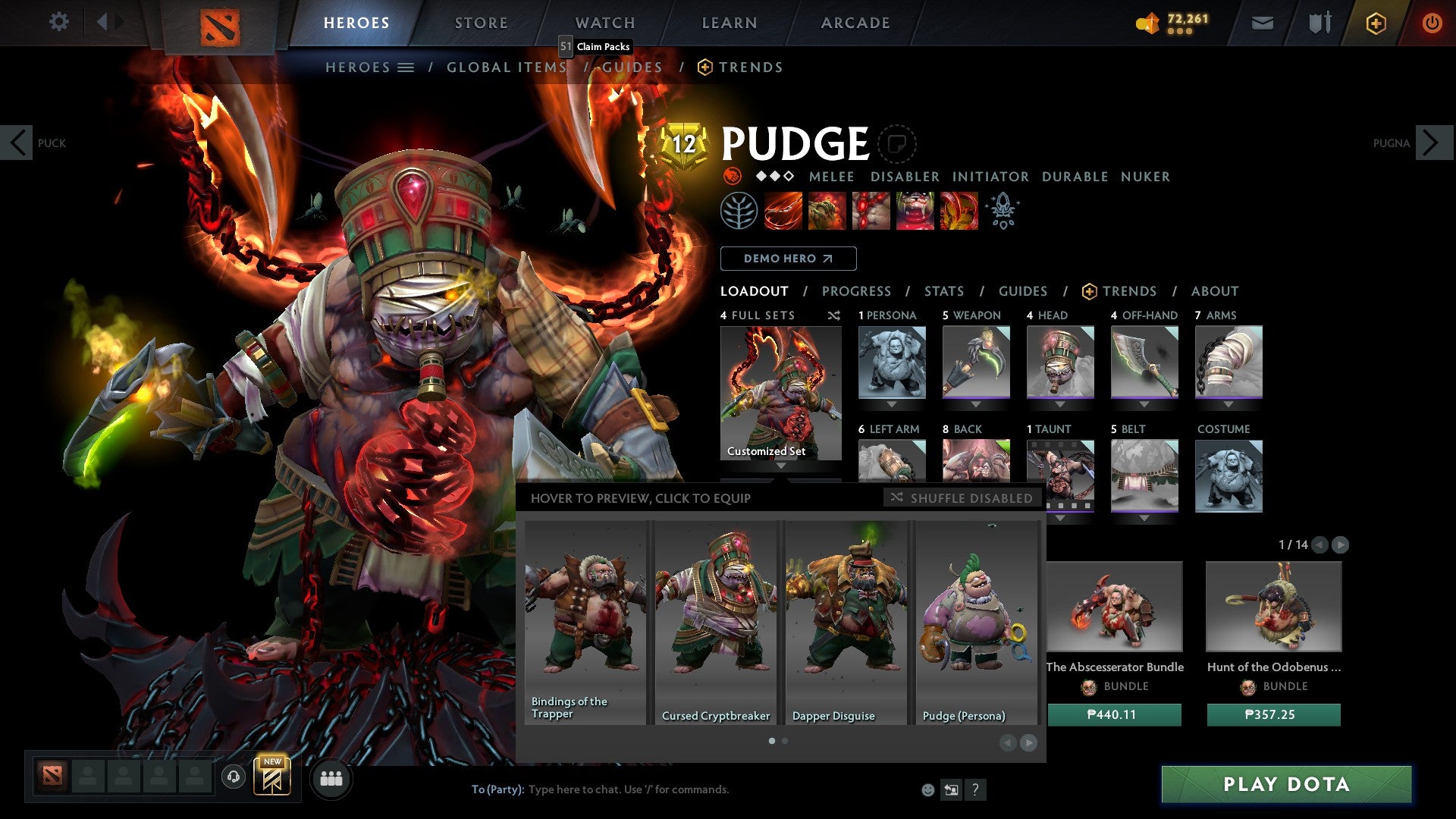This screenshot has height=819, width=1456.
Task: Click the armory shield and sword icon
Action: click(x=1318, y=23)
